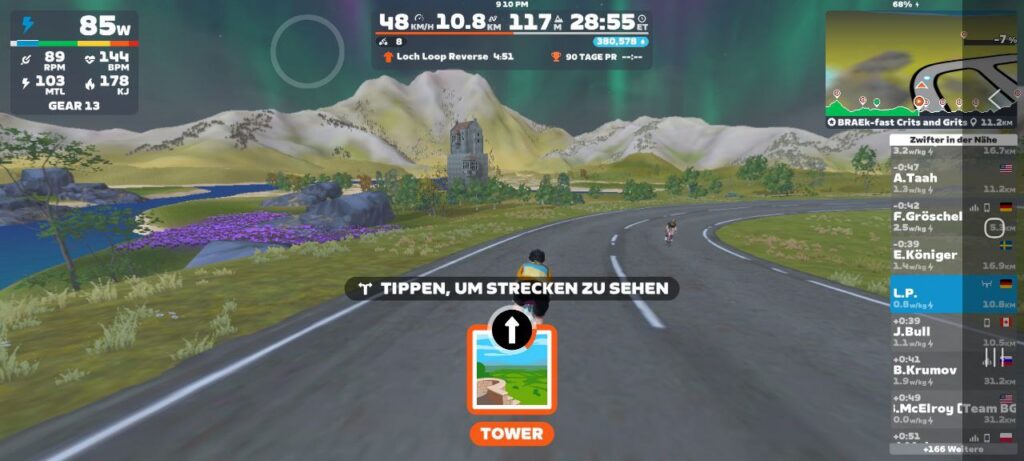Select the orange TOWER label button
This screenshot has width=1024, height=461.
coord(511,434)
